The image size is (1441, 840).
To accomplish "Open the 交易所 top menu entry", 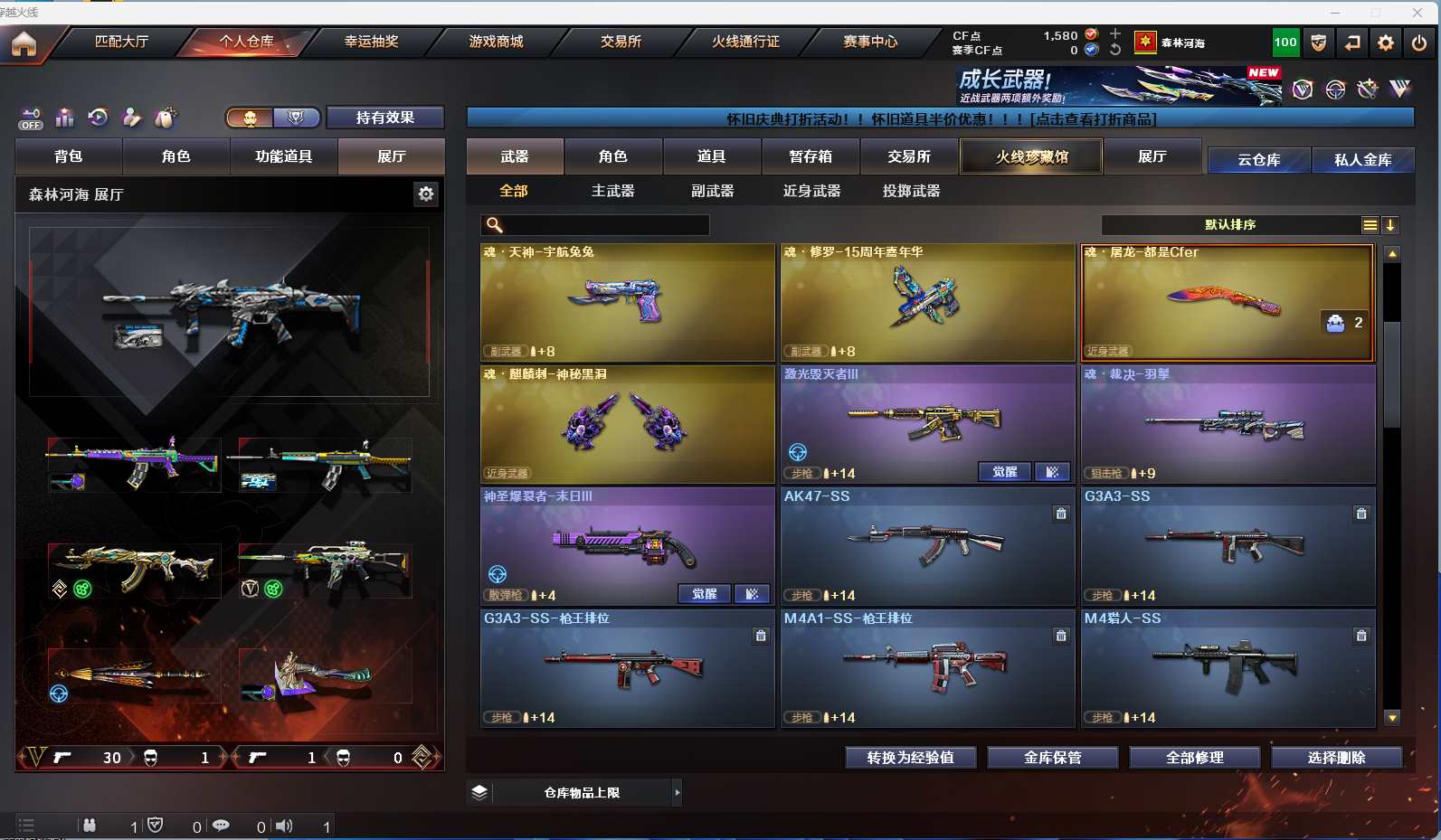I will click(x=621, y=42).
